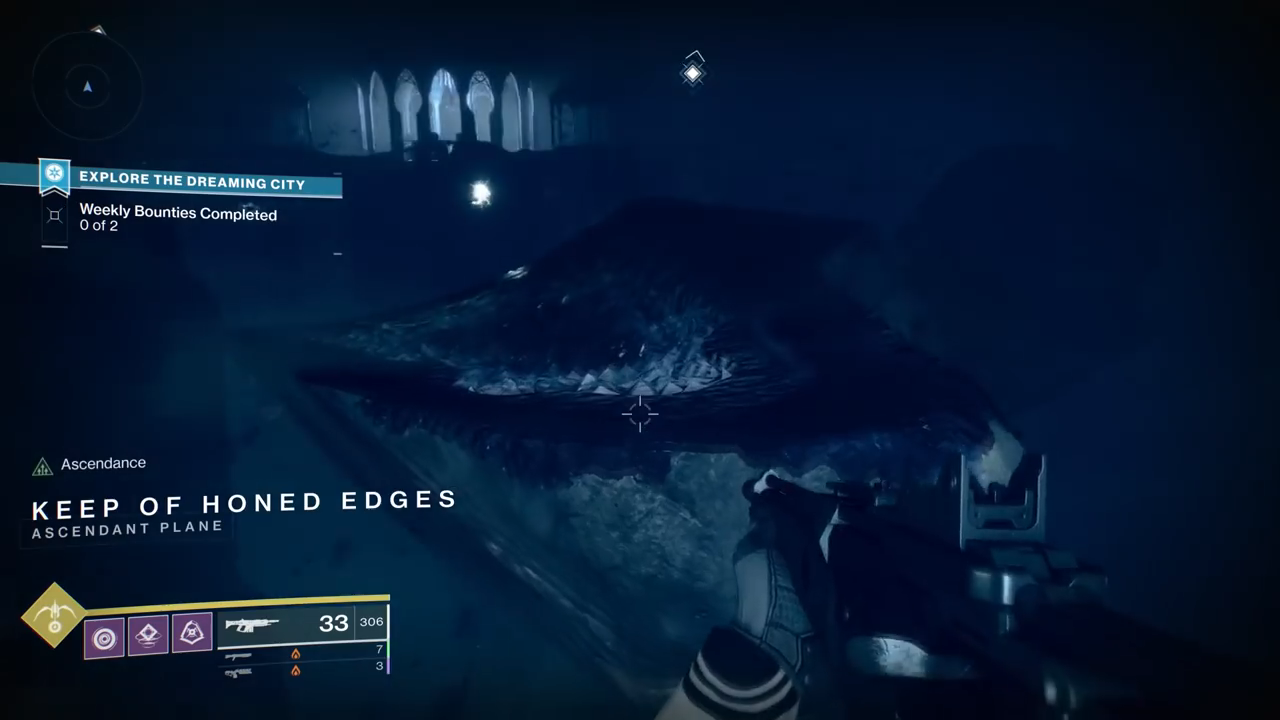This screenshot has height=720, width=1280.
Task: Select the Ascendance buff indicator
Action: tap(42, 466)
